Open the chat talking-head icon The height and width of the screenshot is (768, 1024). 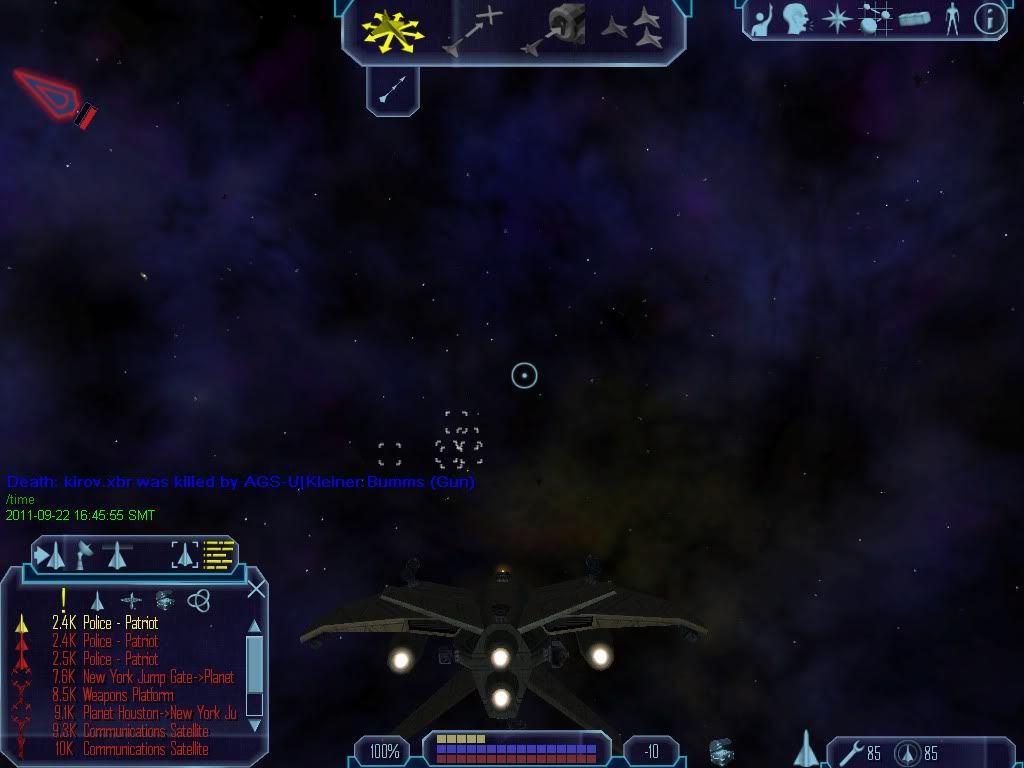coord(796,18)
